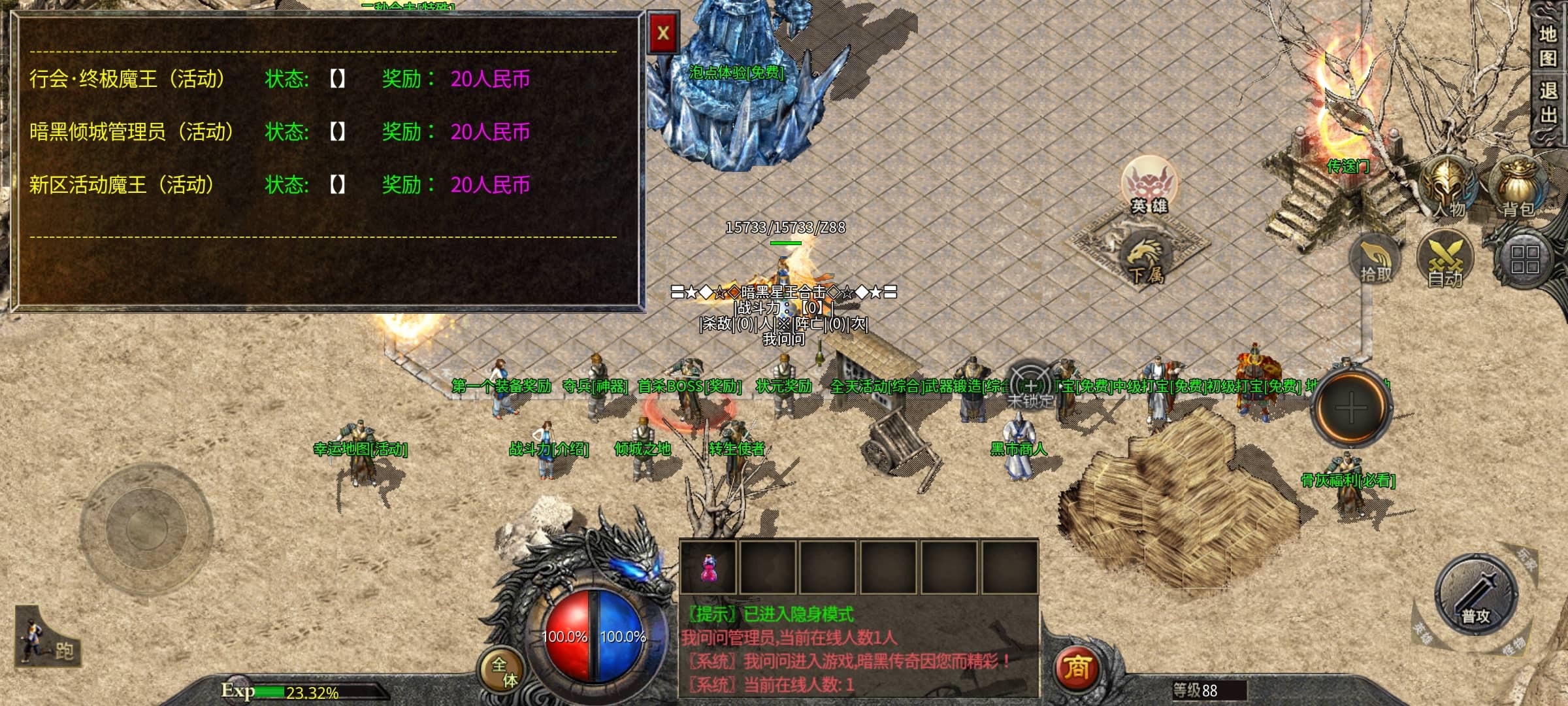1568x706 pixels.
Task: Tap the 退出 exit button
Action: pyautogui.click(x=1548, y=103)
